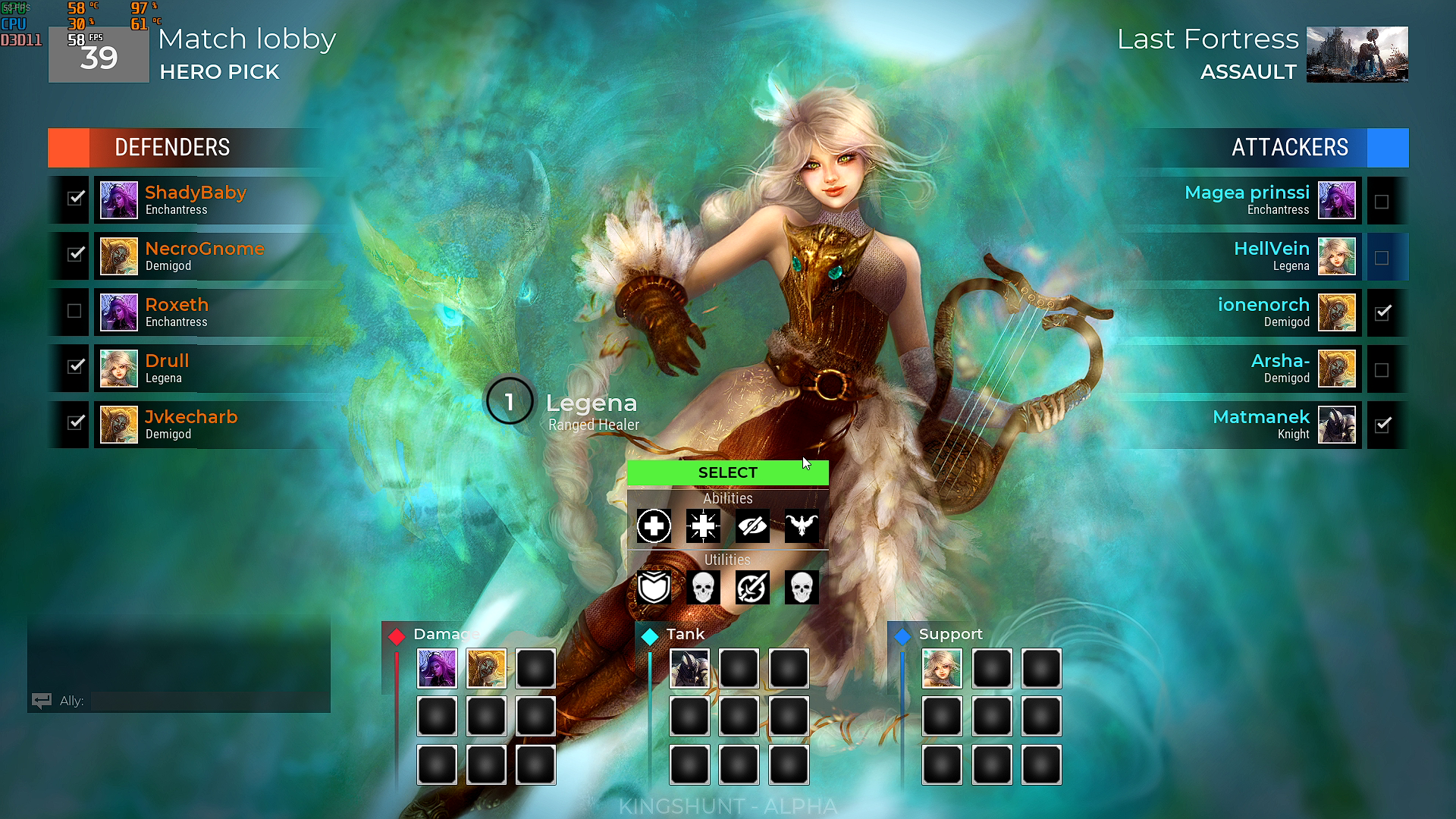Choose the crossed-out eye ability icon
1456x819 pixels.
click(x=752, y=526)
